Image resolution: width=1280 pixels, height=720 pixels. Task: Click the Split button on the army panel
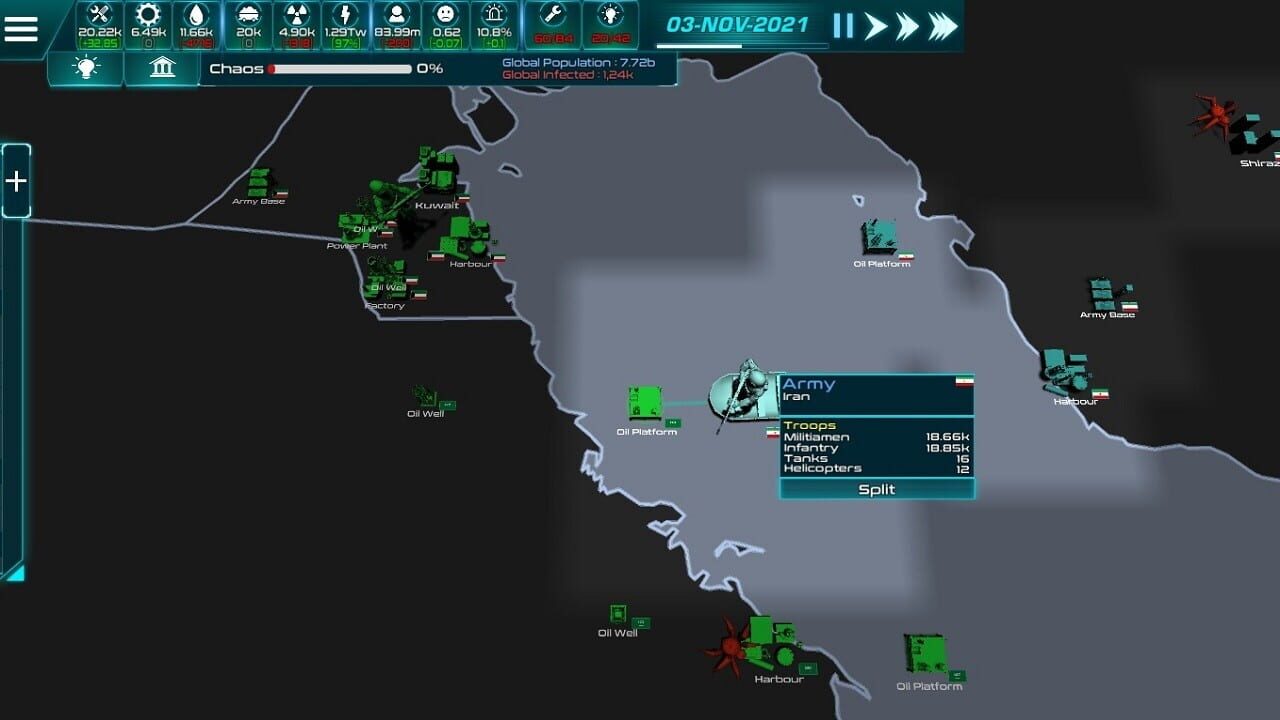click(x=877, y=489)
